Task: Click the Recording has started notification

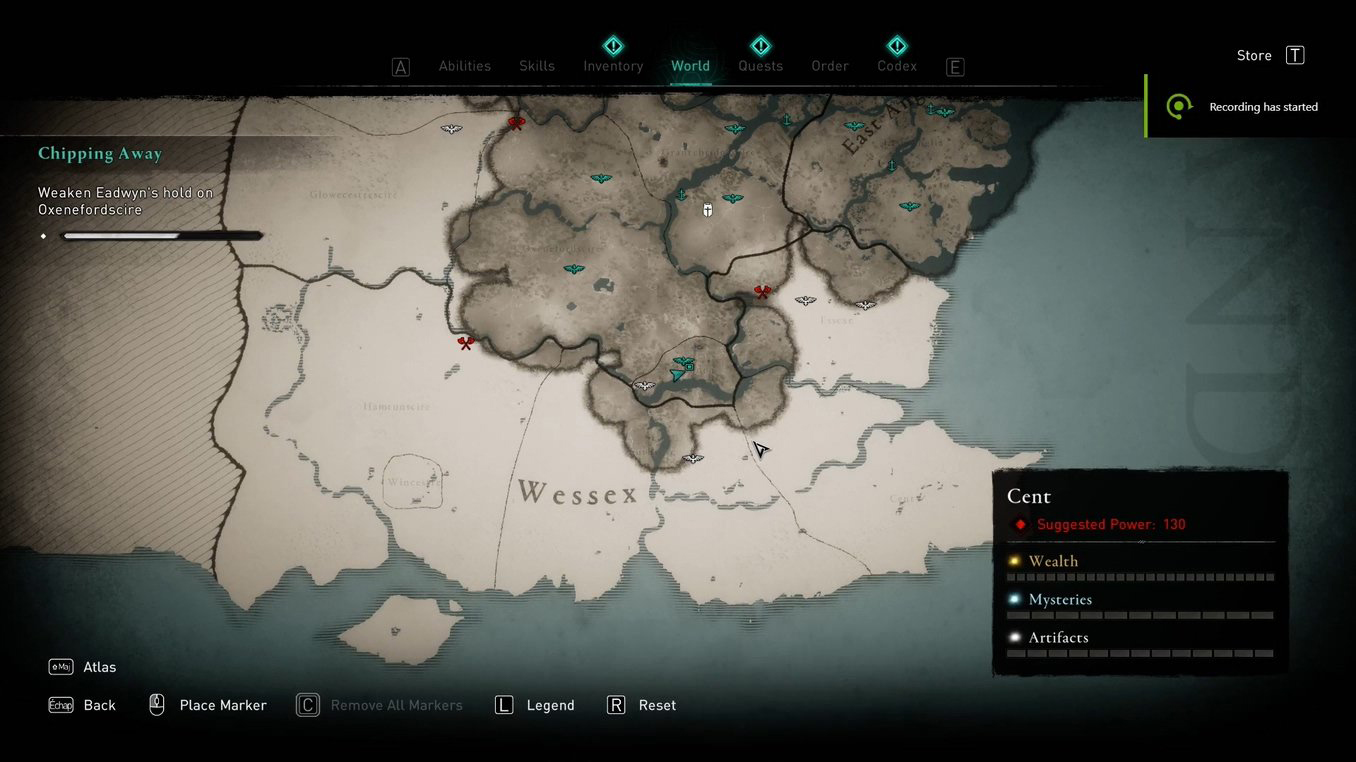Action: point(1262,107)
